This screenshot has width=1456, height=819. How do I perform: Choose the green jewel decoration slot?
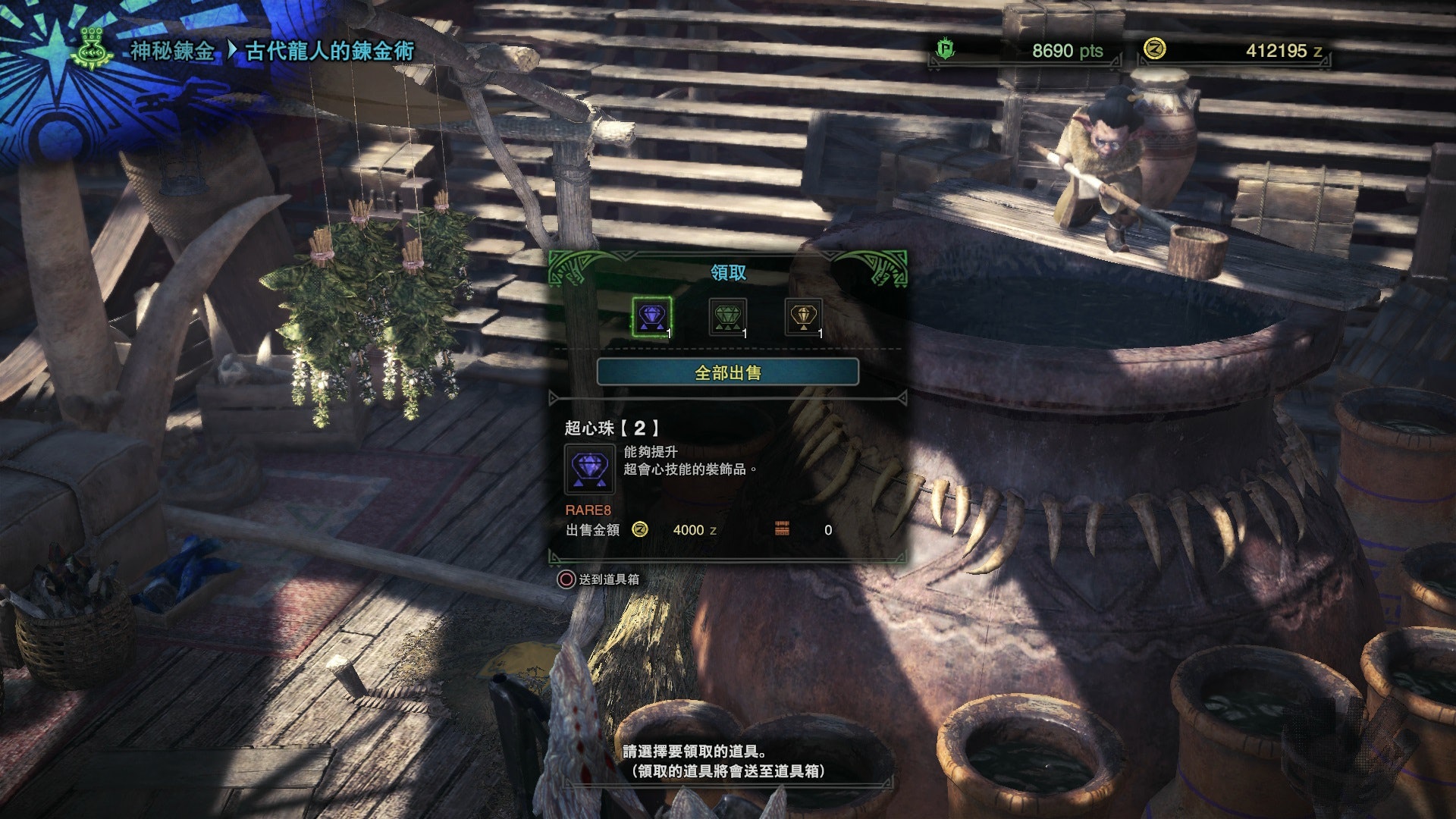click(x=727, y=316)
